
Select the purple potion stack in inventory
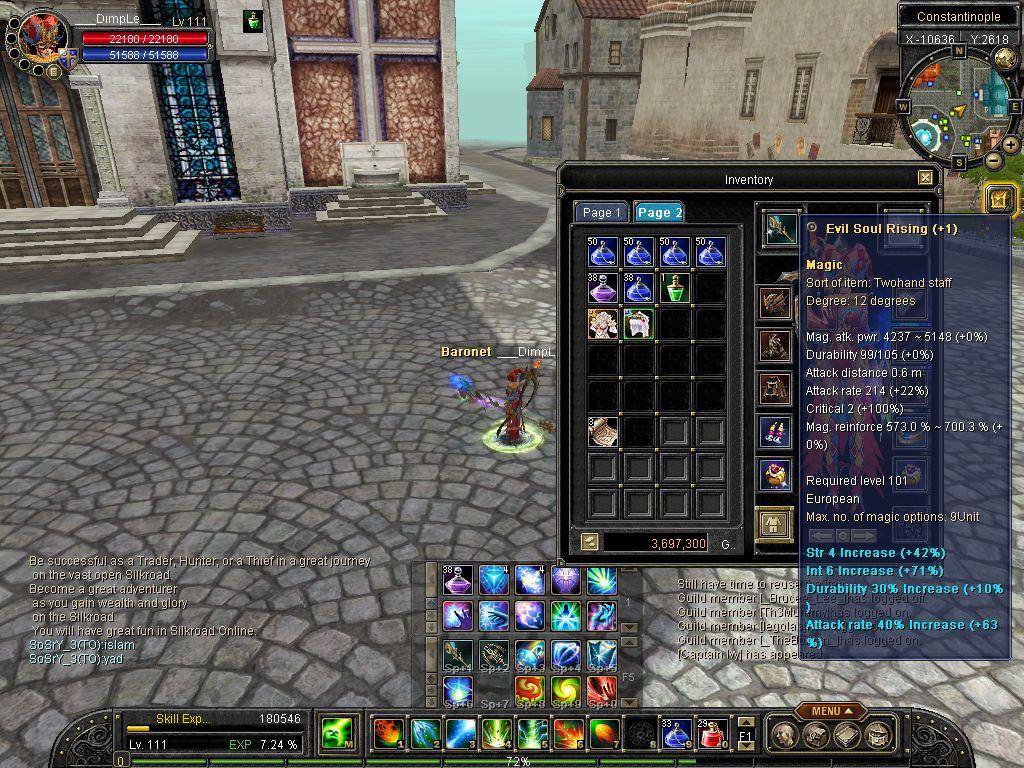[603, 288]
